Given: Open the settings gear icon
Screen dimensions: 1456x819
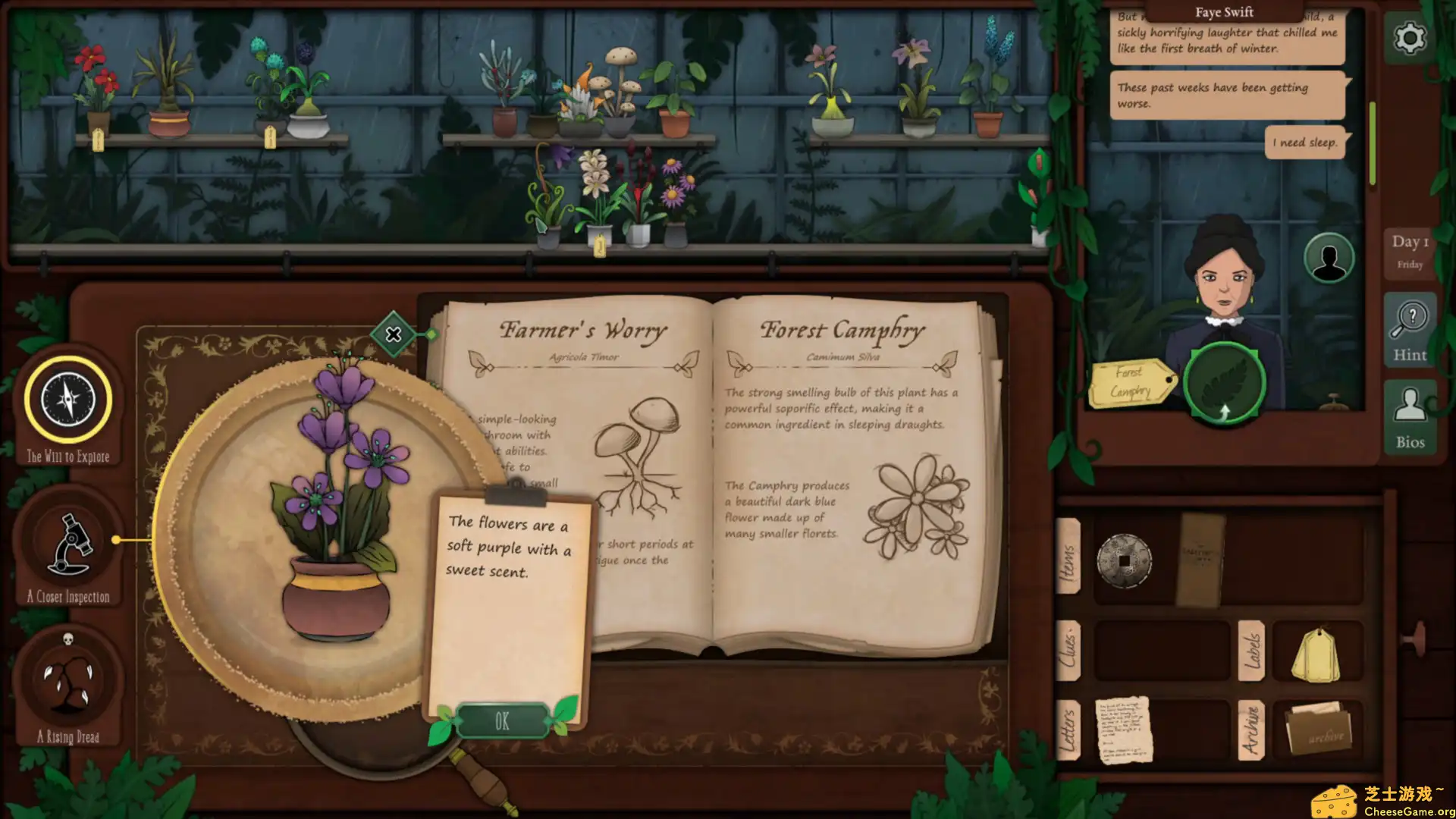Looking at the screenshot, I should pos(1409,37).
